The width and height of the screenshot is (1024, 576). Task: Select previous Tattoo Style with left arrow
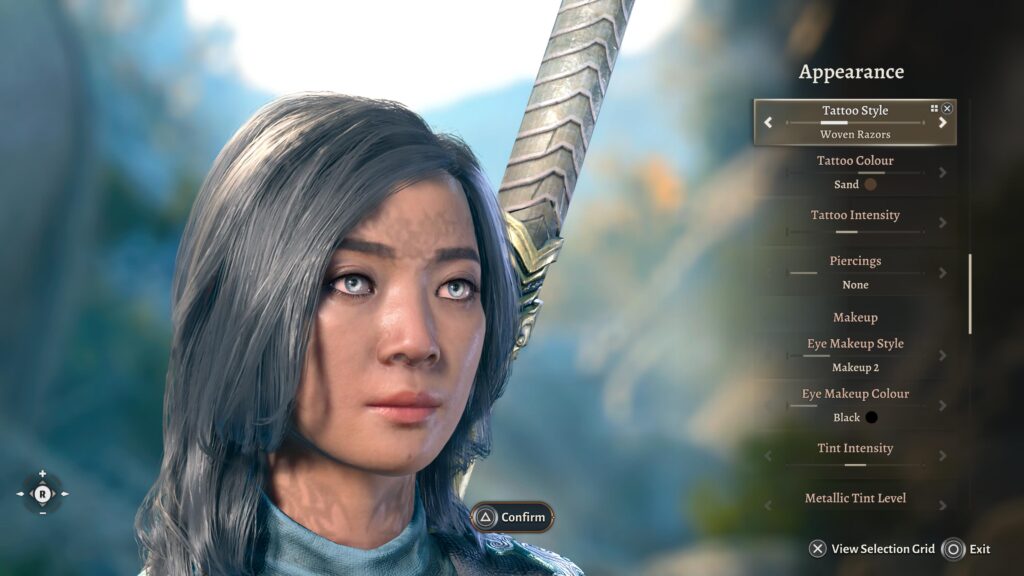(768, 123)
